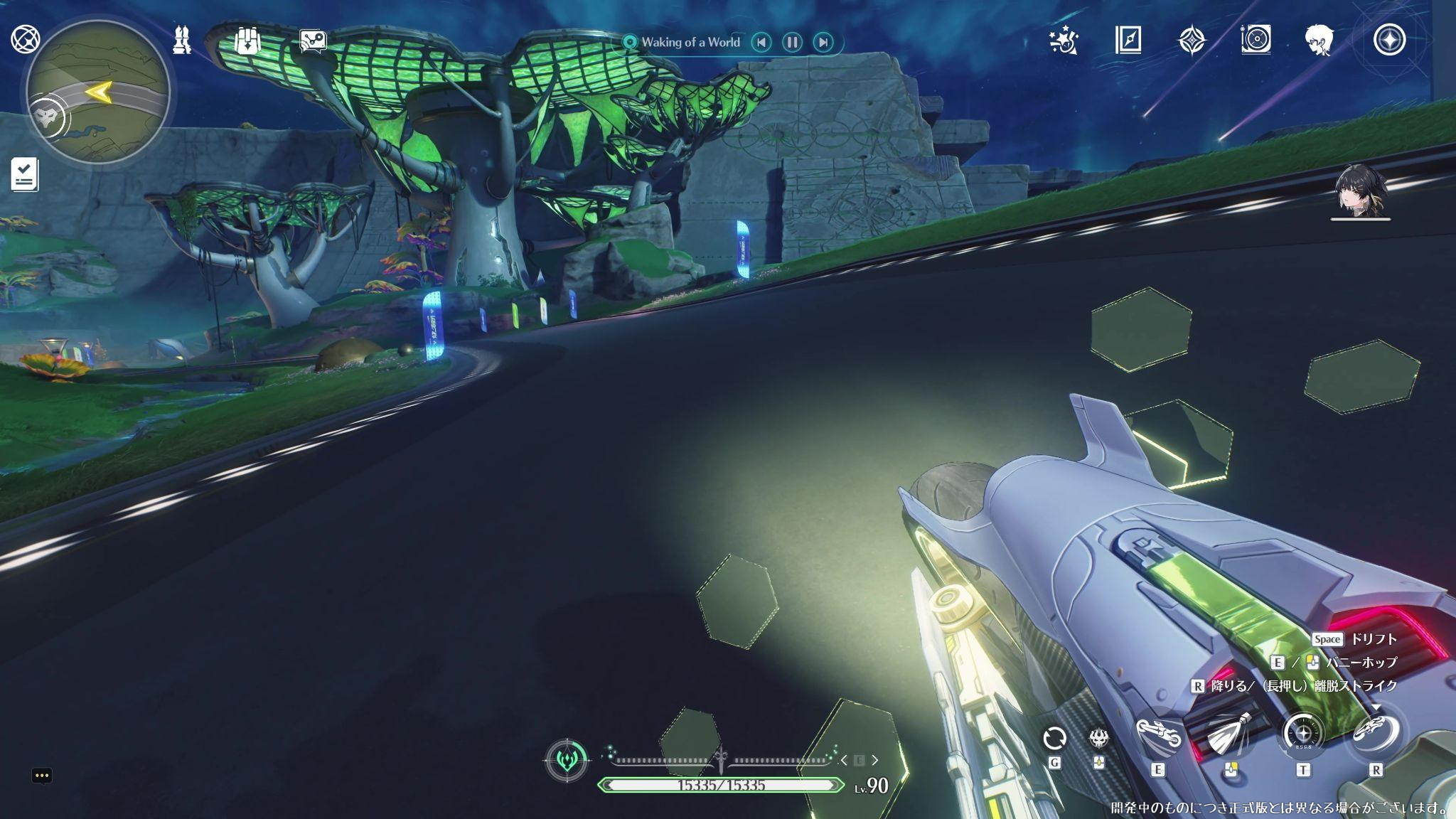The height and width of the screenshot is (819, 1456).
Task: Open the chat bubble with three dots
Action: [42, 776]
